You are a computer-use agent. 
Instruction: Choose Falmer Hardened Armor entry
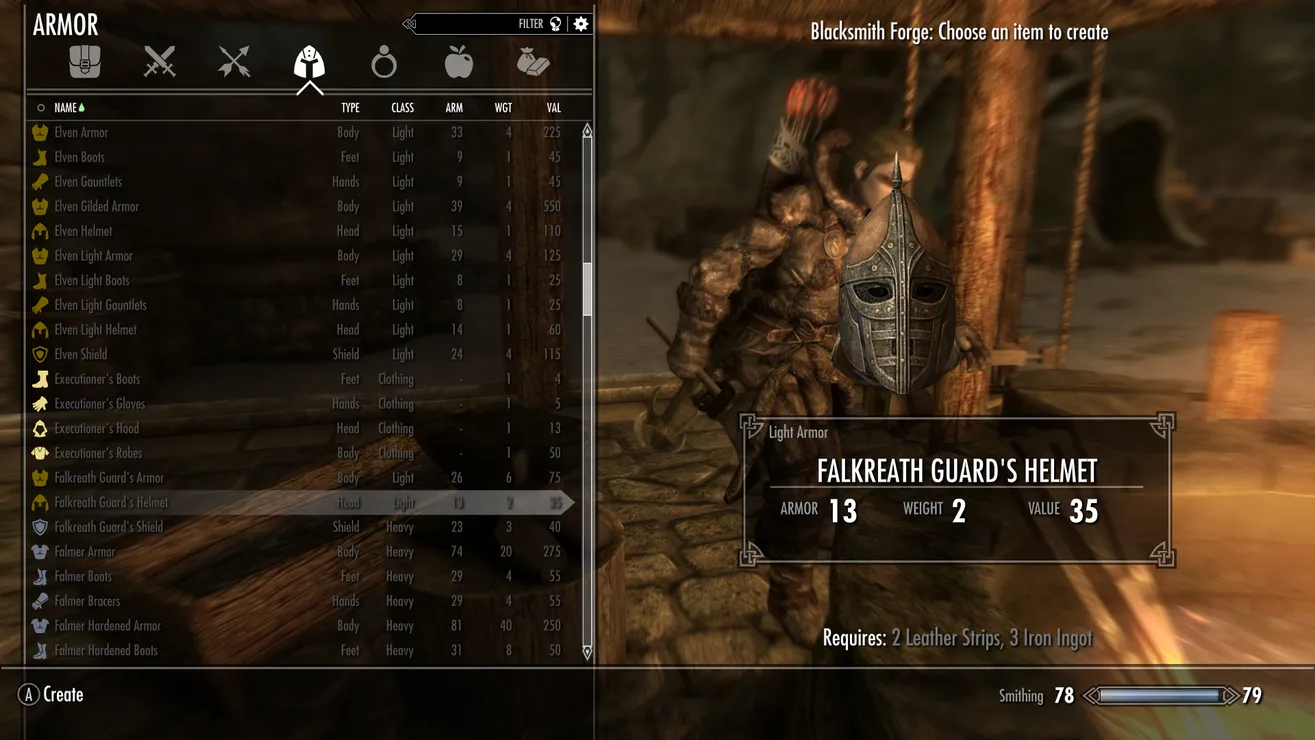click(107, 626)
